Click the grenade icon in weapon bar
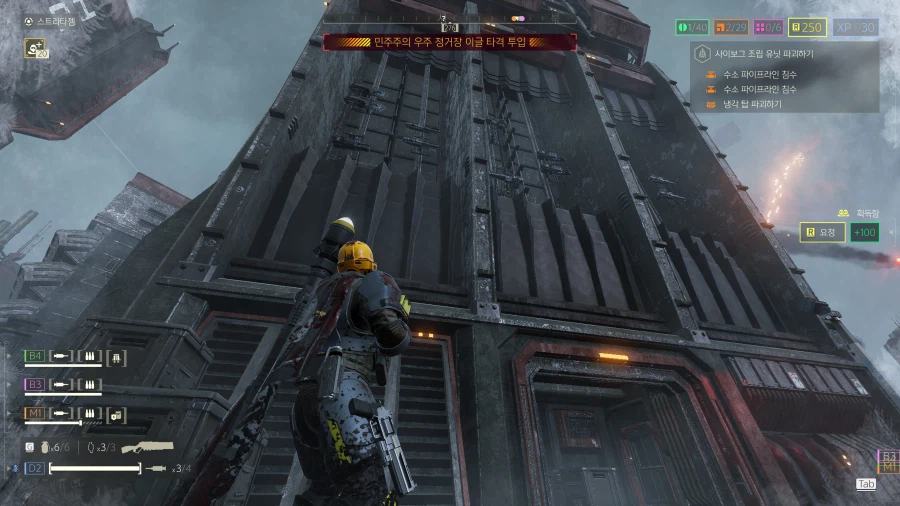This screenshot has width=900, height=506. point(44,447)
